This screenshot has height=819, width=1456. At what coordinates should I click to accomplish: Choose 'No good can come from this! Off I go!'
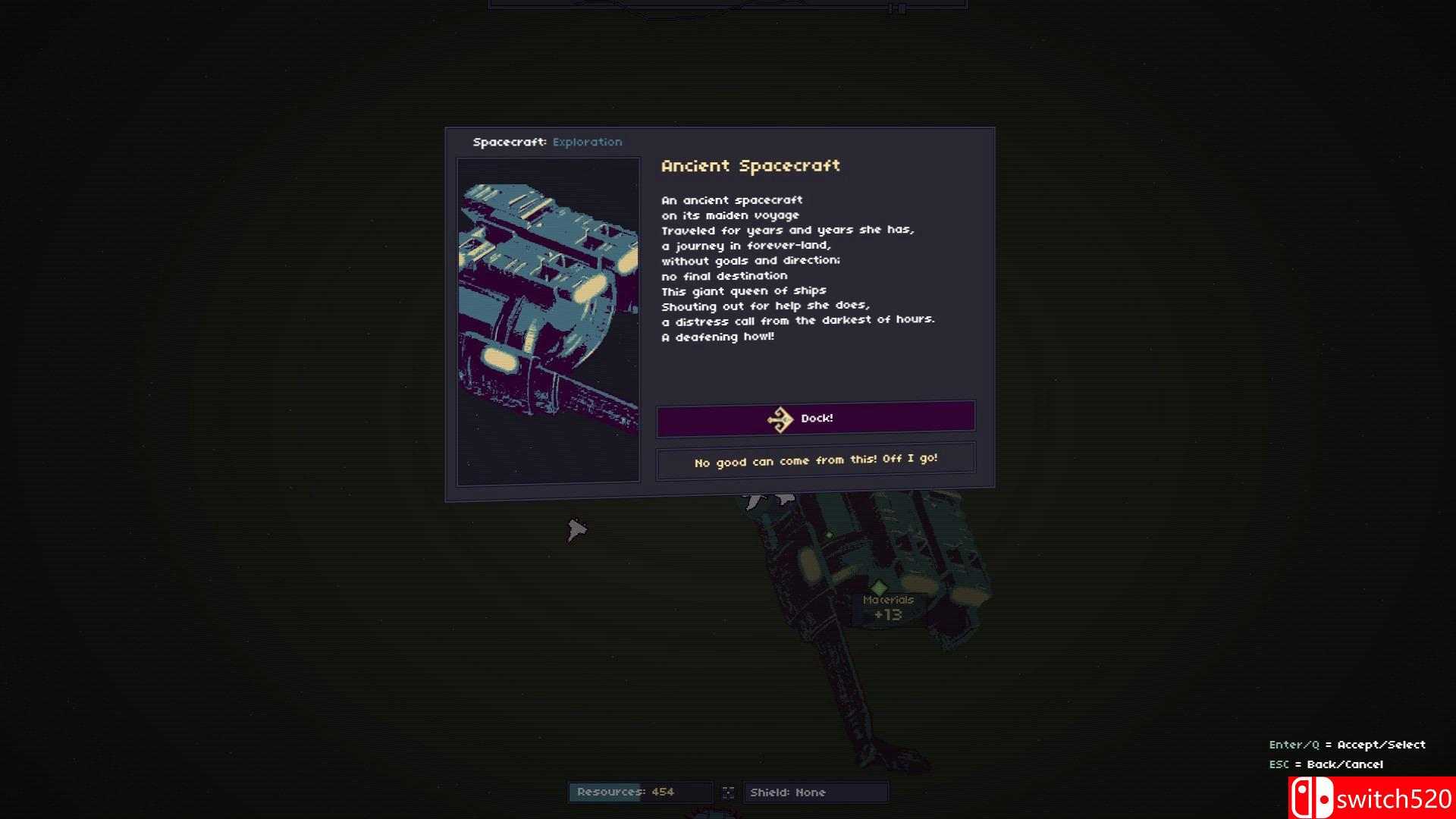(816, 459)
